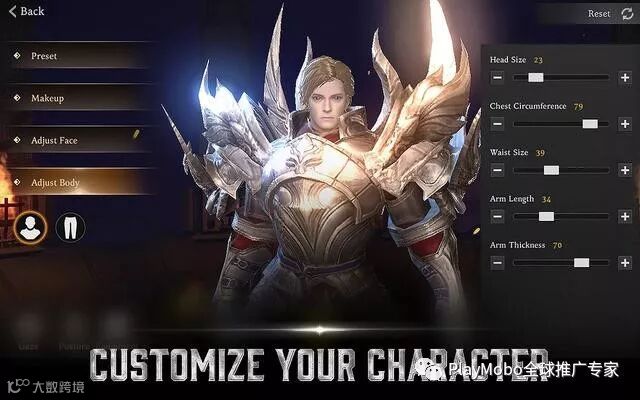Increase Chest Circumference with plus button
This screenshot has width=640, height=400.
624,123
